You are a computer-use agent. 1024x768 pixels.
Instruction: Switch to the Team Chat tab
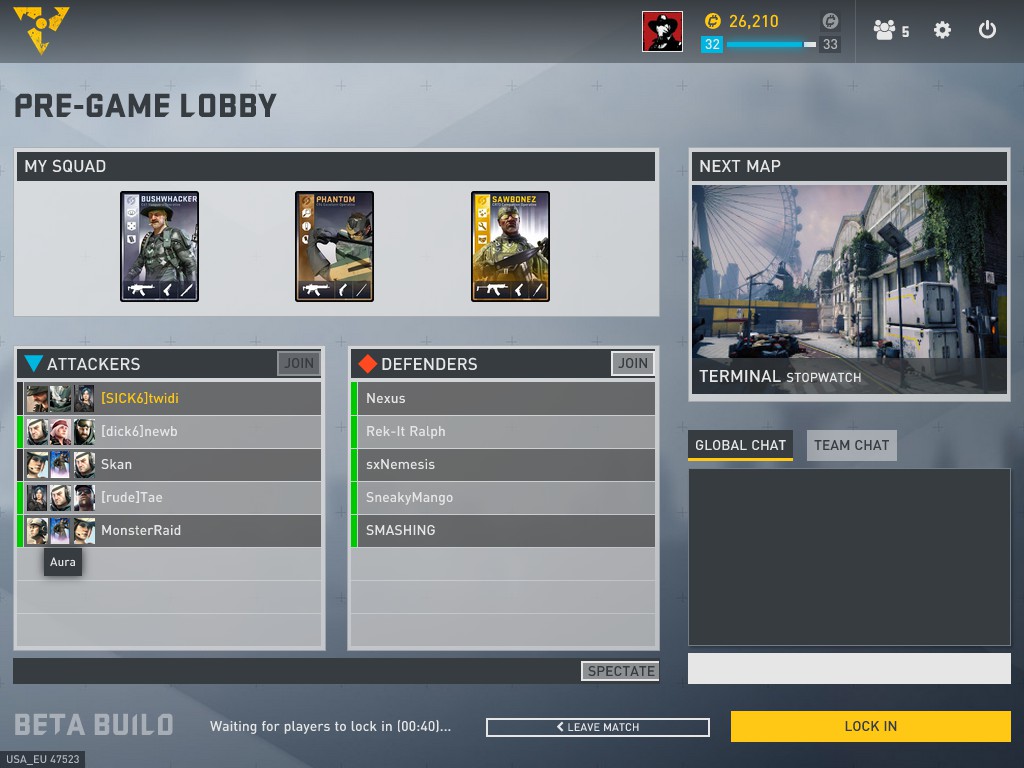[x=851, y=445]
